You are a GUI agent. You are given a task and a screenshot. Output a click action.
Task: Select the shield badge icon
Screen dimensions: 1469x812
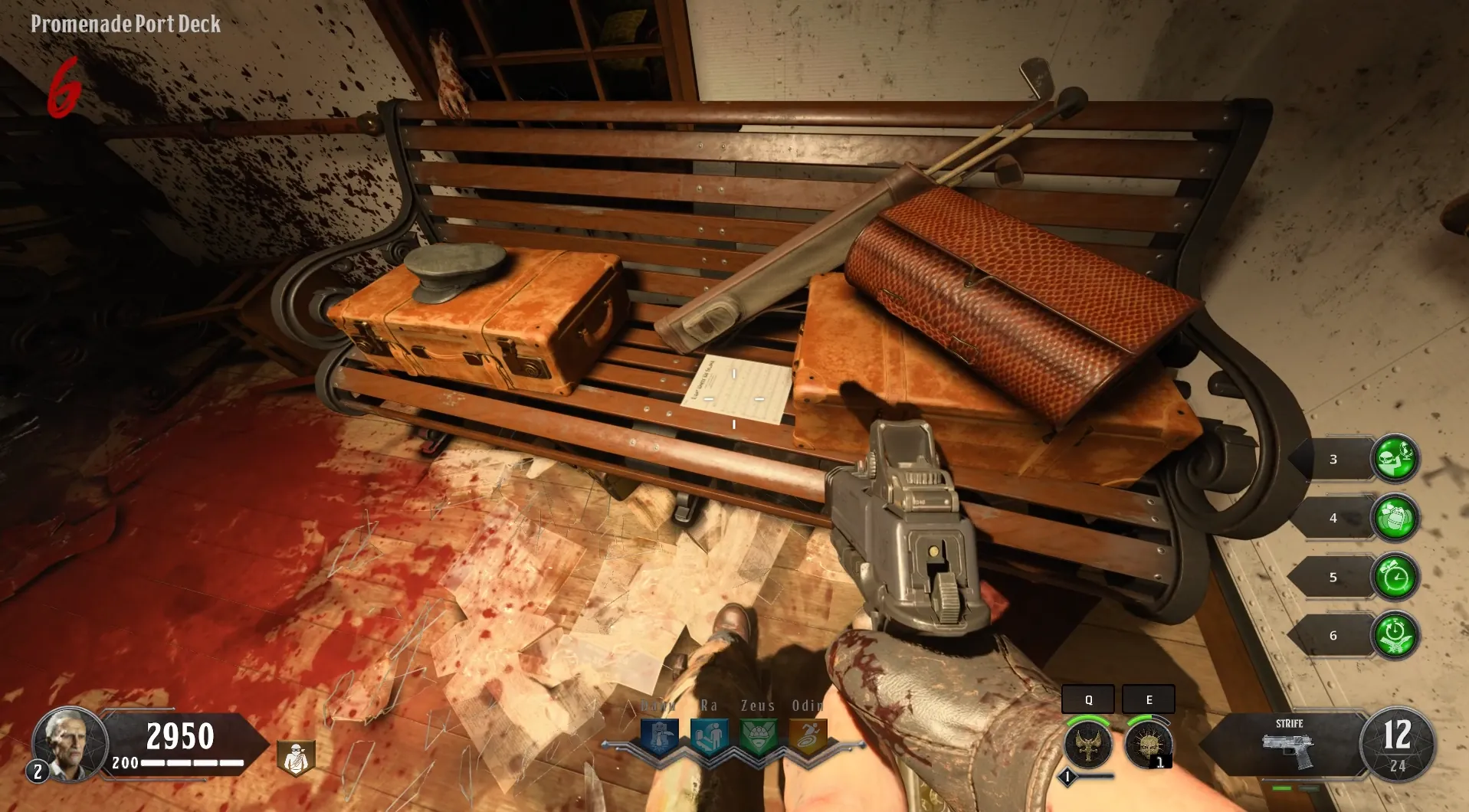tap(296, 758)
